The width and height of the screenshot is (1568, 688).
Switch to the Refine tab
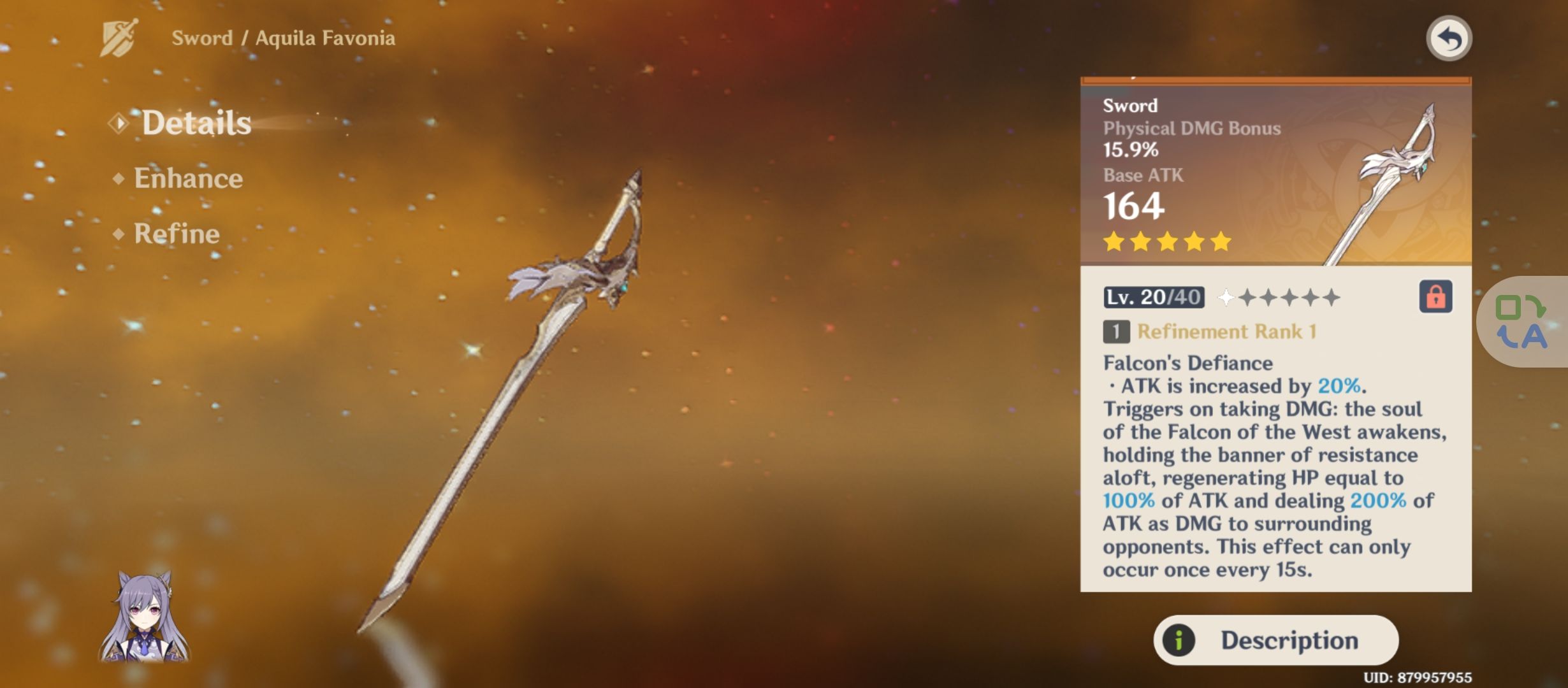(x=172, y=233)
